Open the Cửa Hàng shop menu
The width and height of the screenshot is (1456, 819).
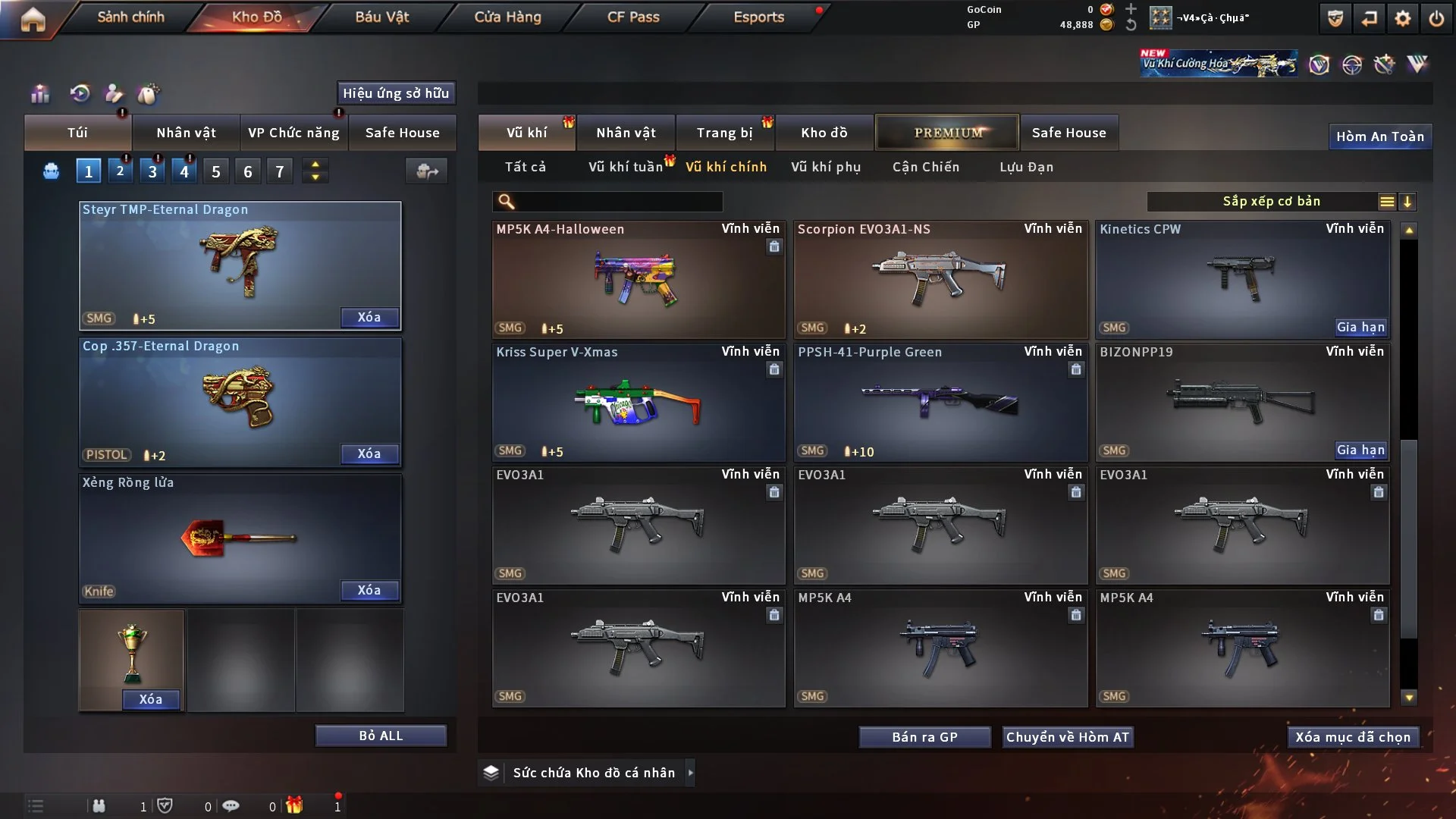click(x=507, y=17)
